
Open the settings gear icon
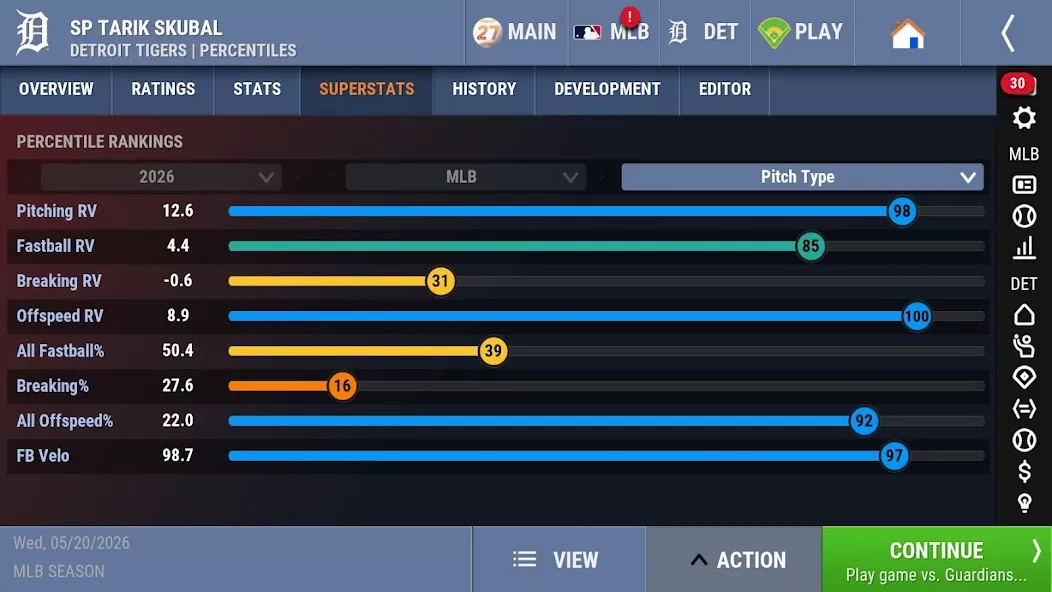[1024, 118]
